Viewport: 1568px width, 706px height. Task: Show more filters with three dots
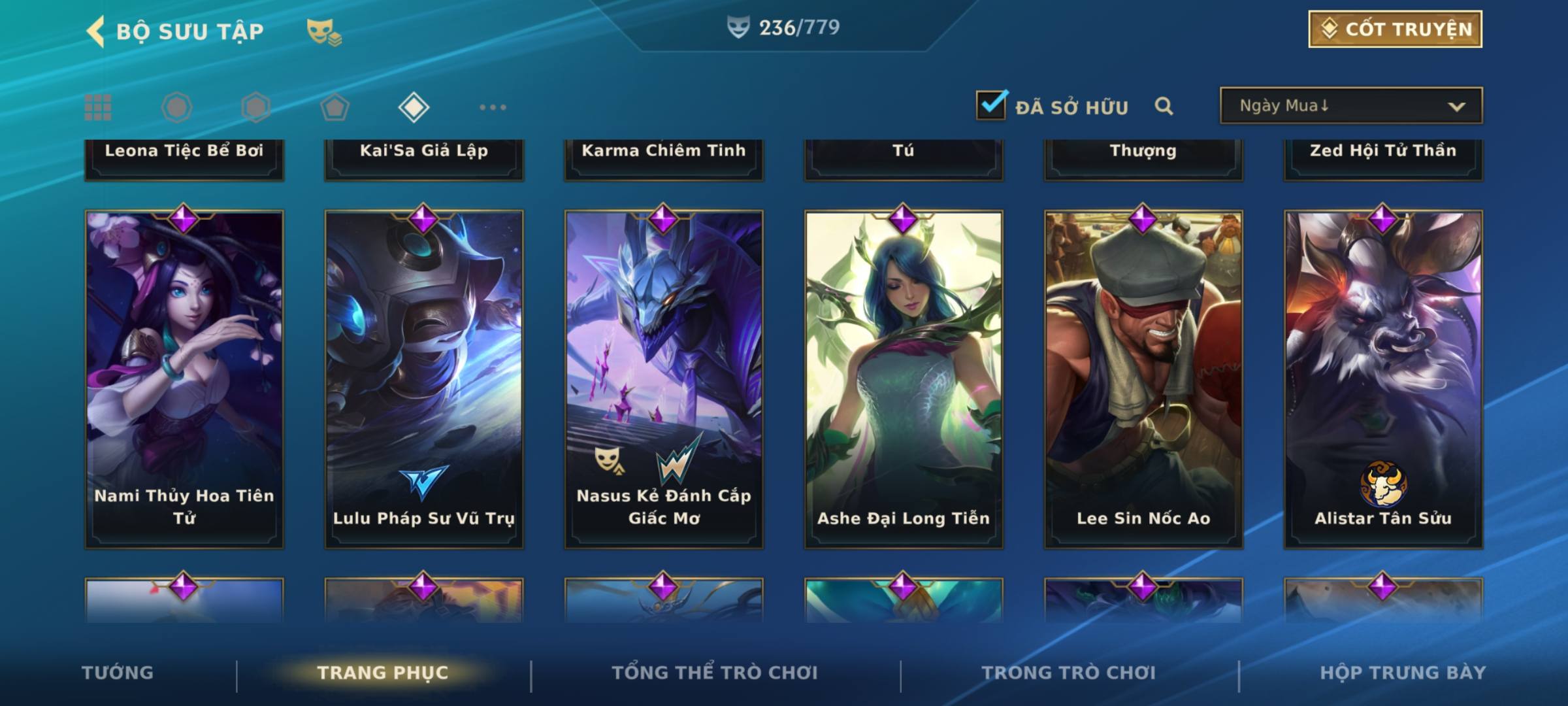[493, 107]
